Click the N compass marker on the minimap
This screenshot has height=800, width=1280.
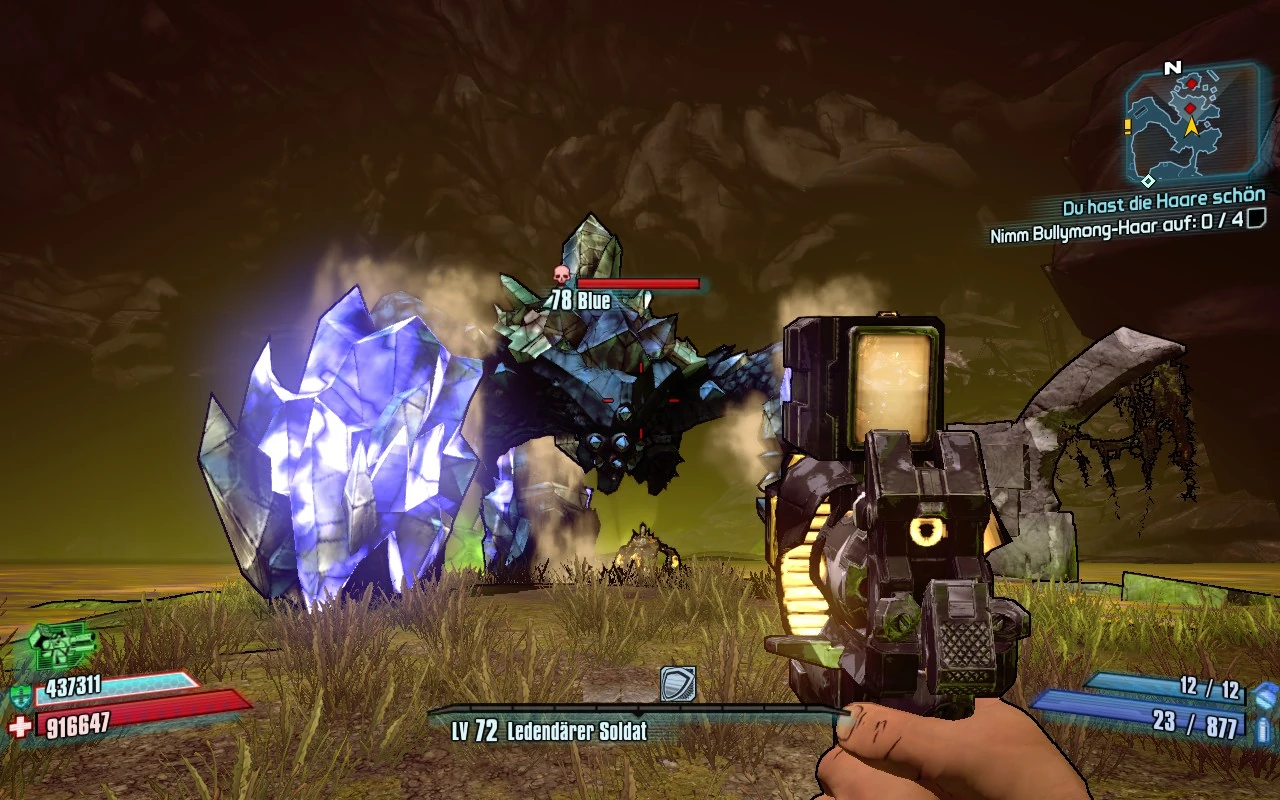[x=1172, y=67]
